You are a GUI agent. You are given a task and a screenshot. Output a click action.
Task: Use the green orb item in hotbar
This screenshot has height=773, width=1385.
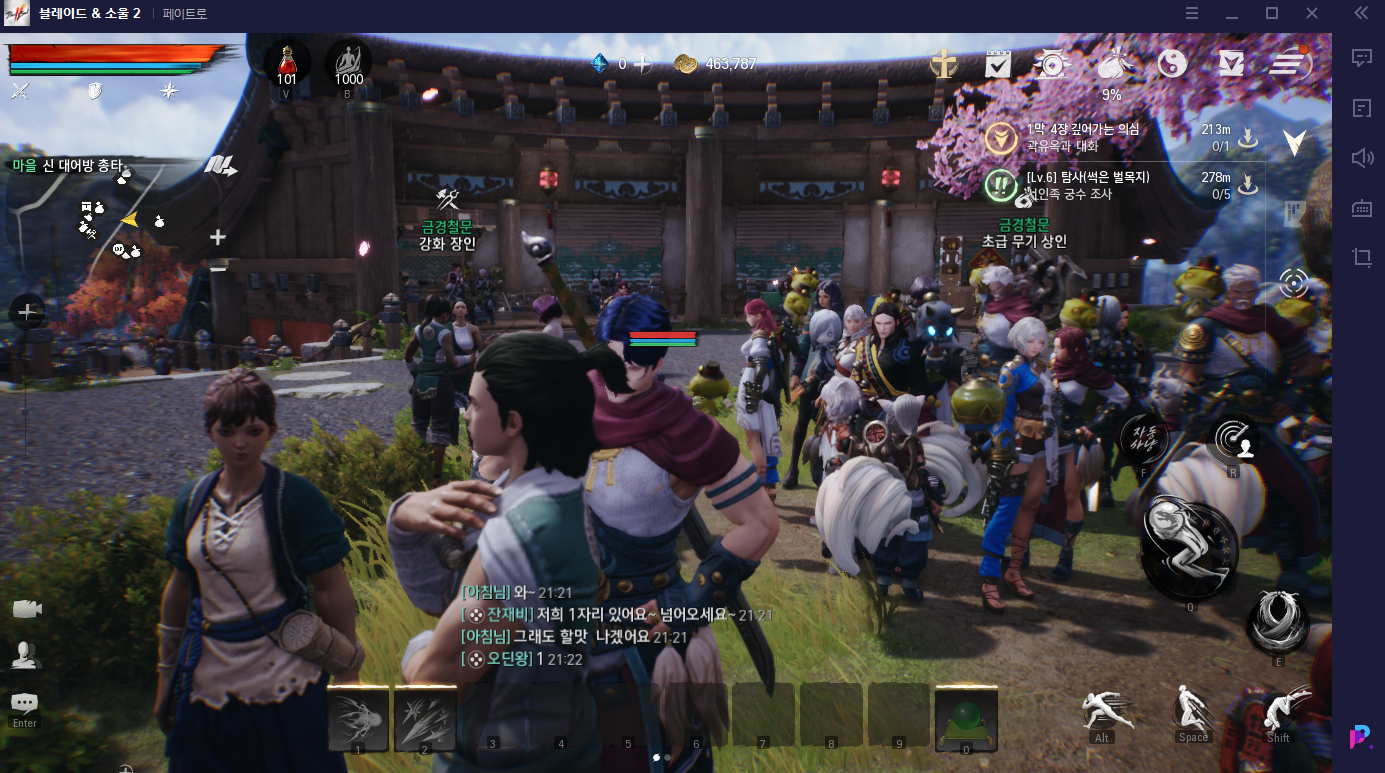(x=966, y=718)
